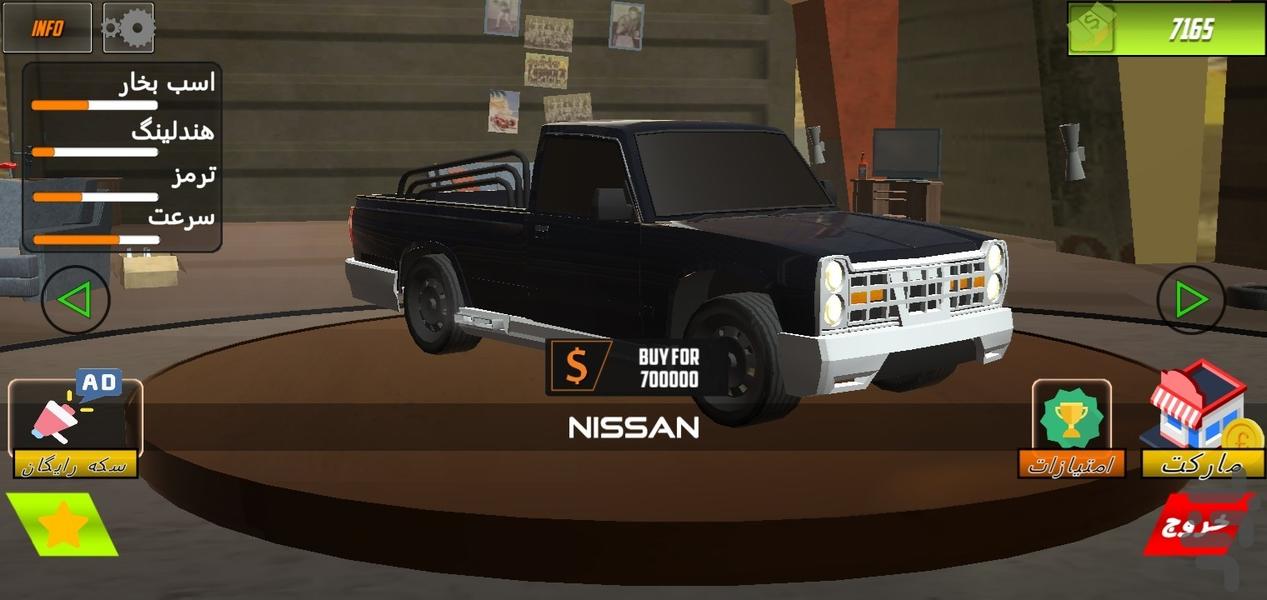The width and height of the screenshot is (1267, 600).
Task: Open settings via the gears icon
Action: [128, 28]
